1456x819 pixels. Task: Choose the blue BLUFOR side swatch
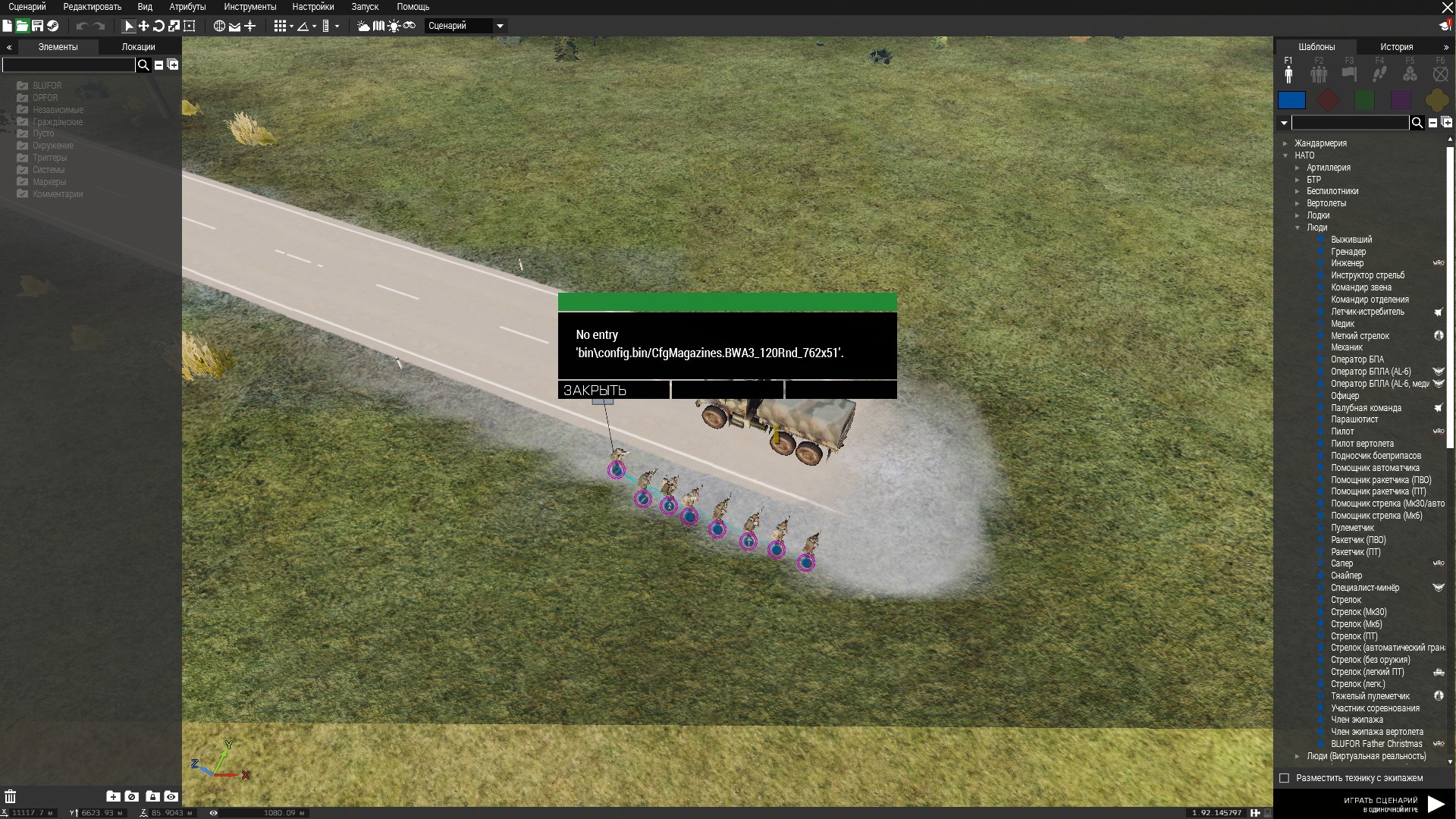click(1291, 100)
